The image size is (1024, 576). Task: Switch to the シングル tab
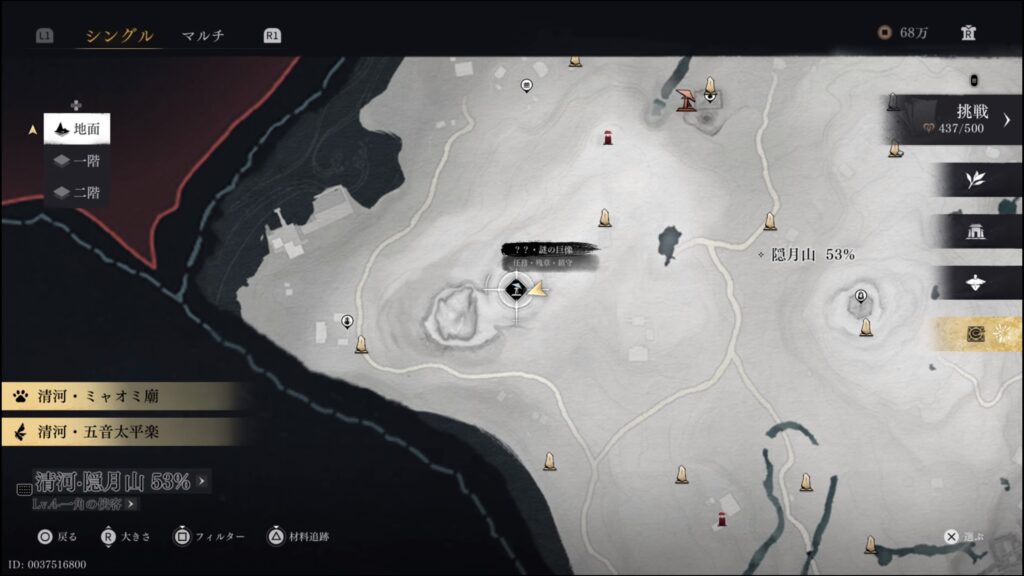tap(119, 36)
